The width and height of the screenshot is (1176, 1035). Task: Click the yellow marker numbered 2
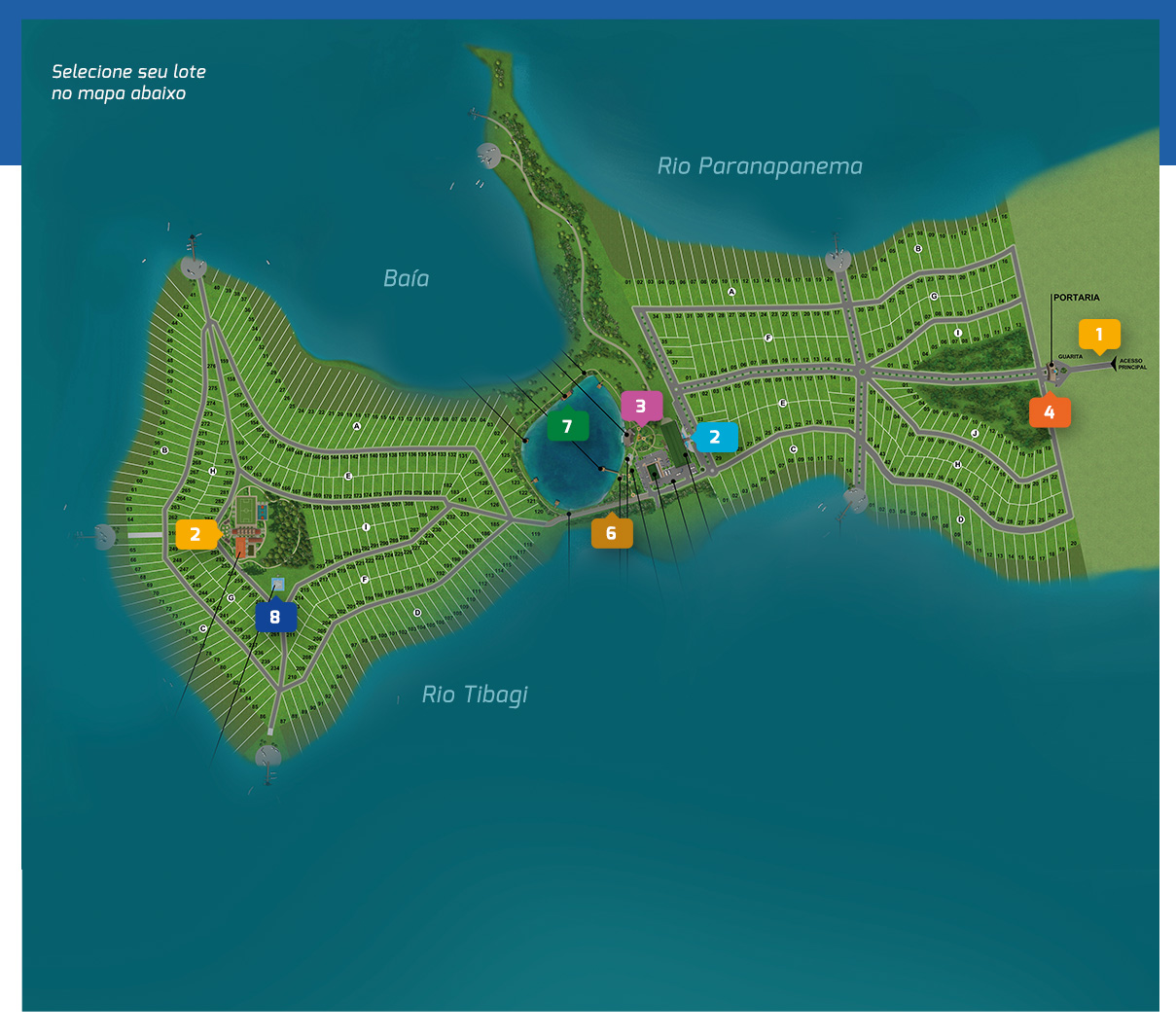tap(196, 534)
